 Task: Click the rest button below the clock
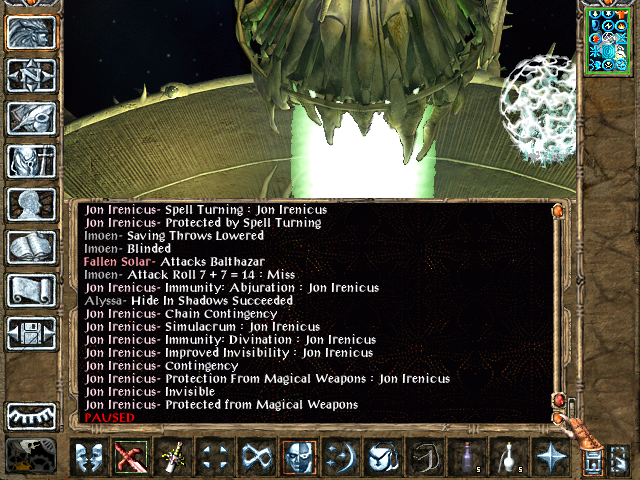31,456
